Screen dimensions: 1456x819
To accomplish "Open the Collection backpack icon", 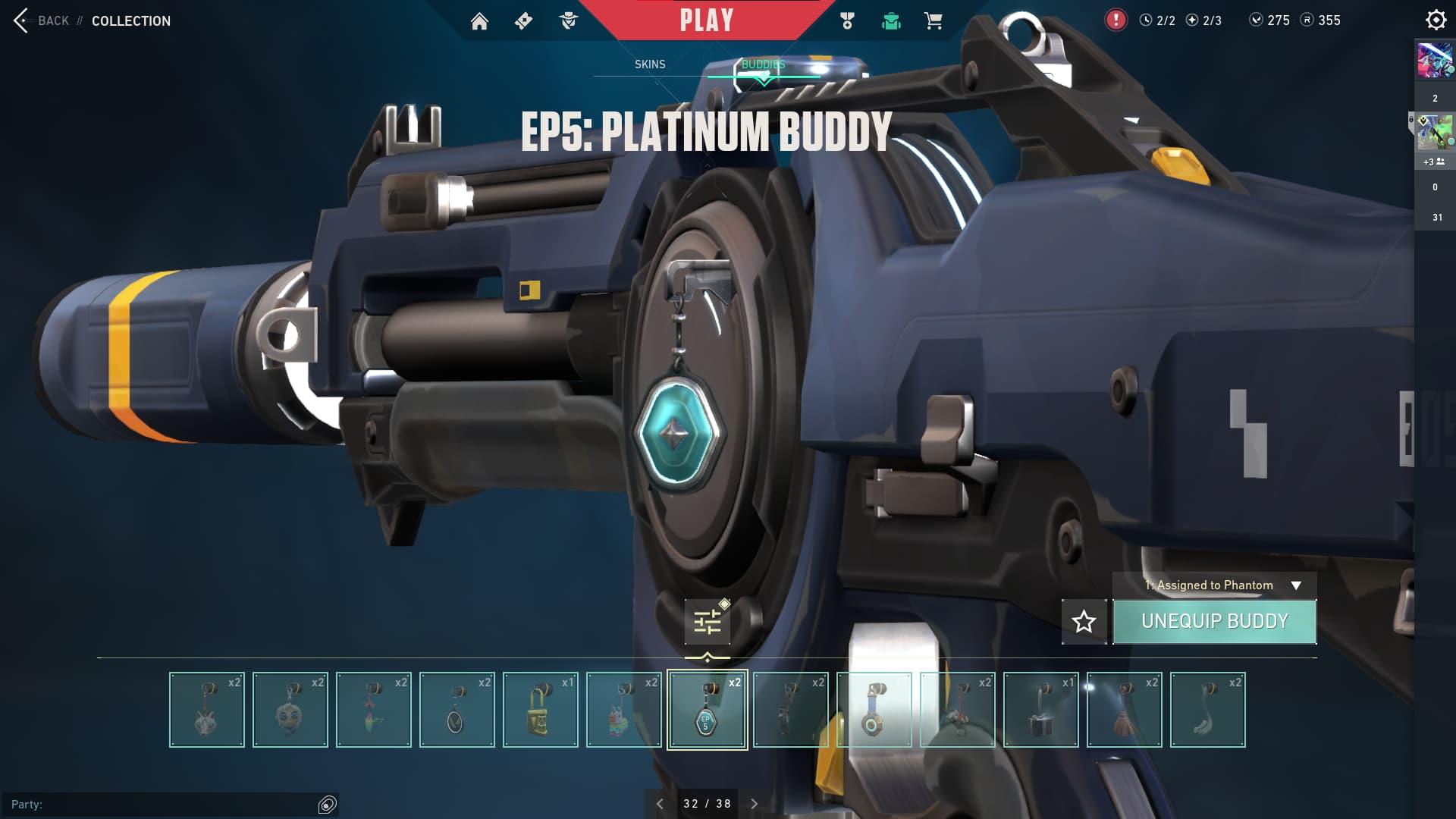I will (891, 20).
